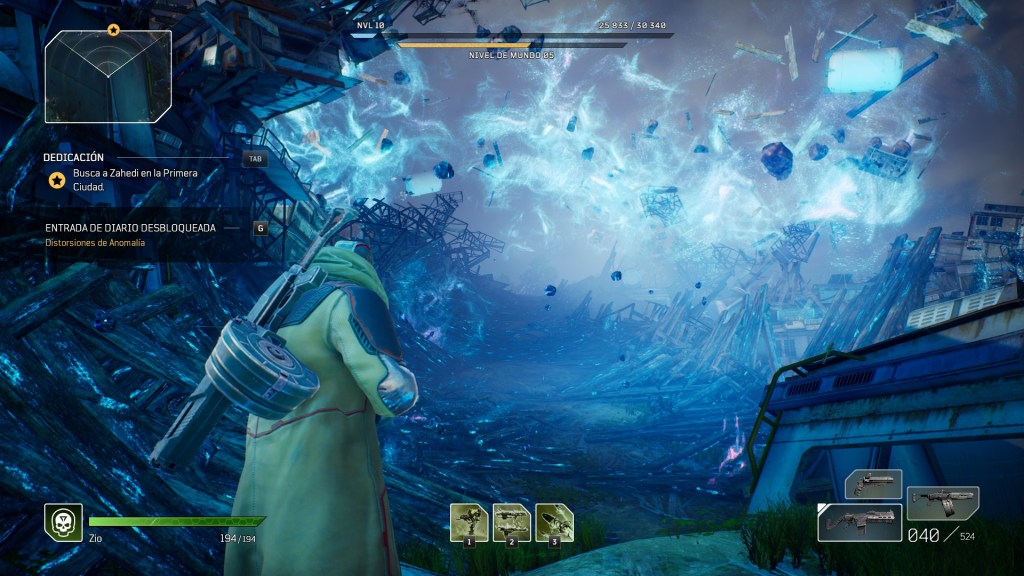Image resolution: width=1024 pixels, height=576 pixels.
Task: Select the highlighted equipped weapon slot
Action: click(x=860, y=522)
